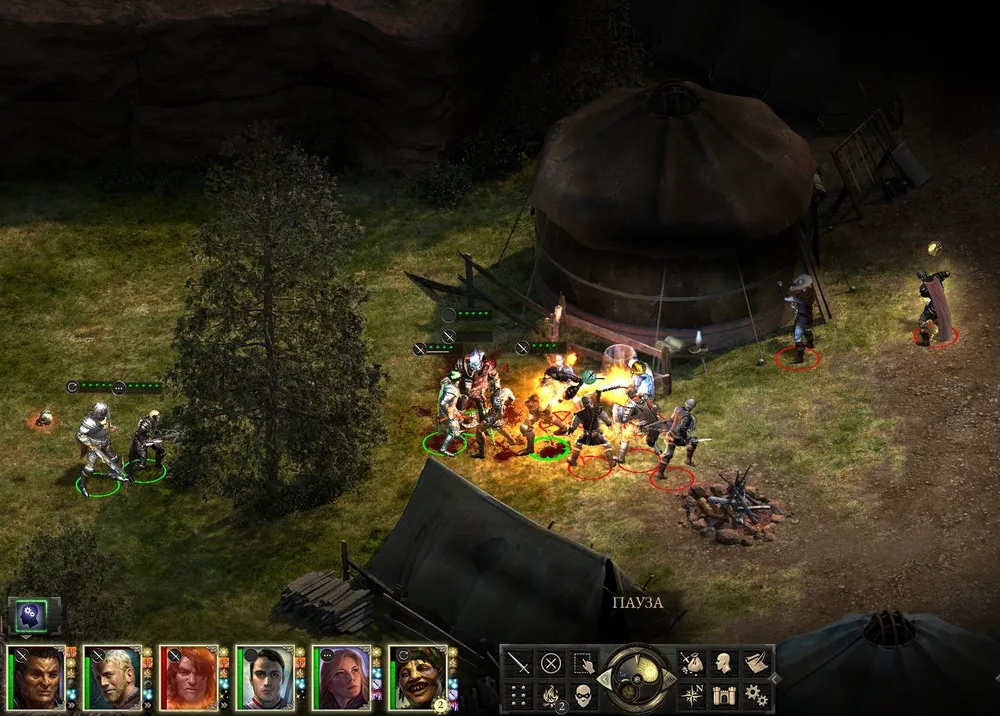
Task: Select the long-haired woman's portrait
Action: tap(341, 678)
